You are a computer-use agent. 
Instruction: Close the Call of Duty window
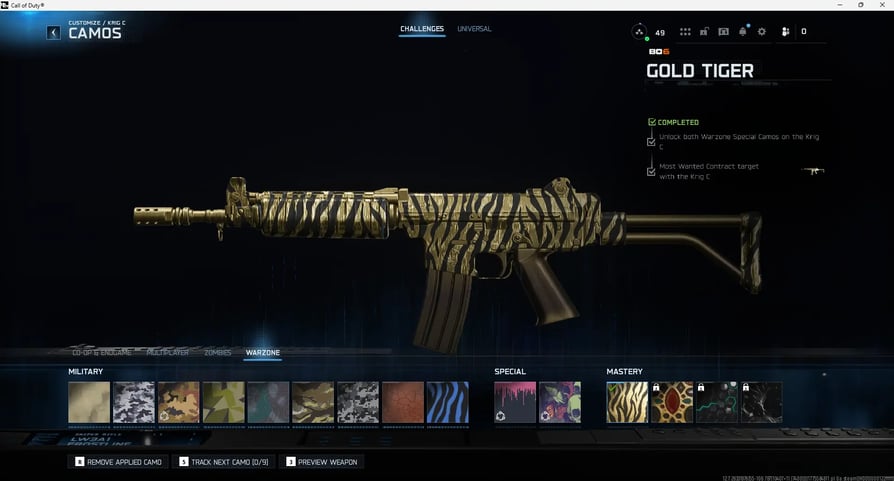pyautogui.click(x=883, y=5)
